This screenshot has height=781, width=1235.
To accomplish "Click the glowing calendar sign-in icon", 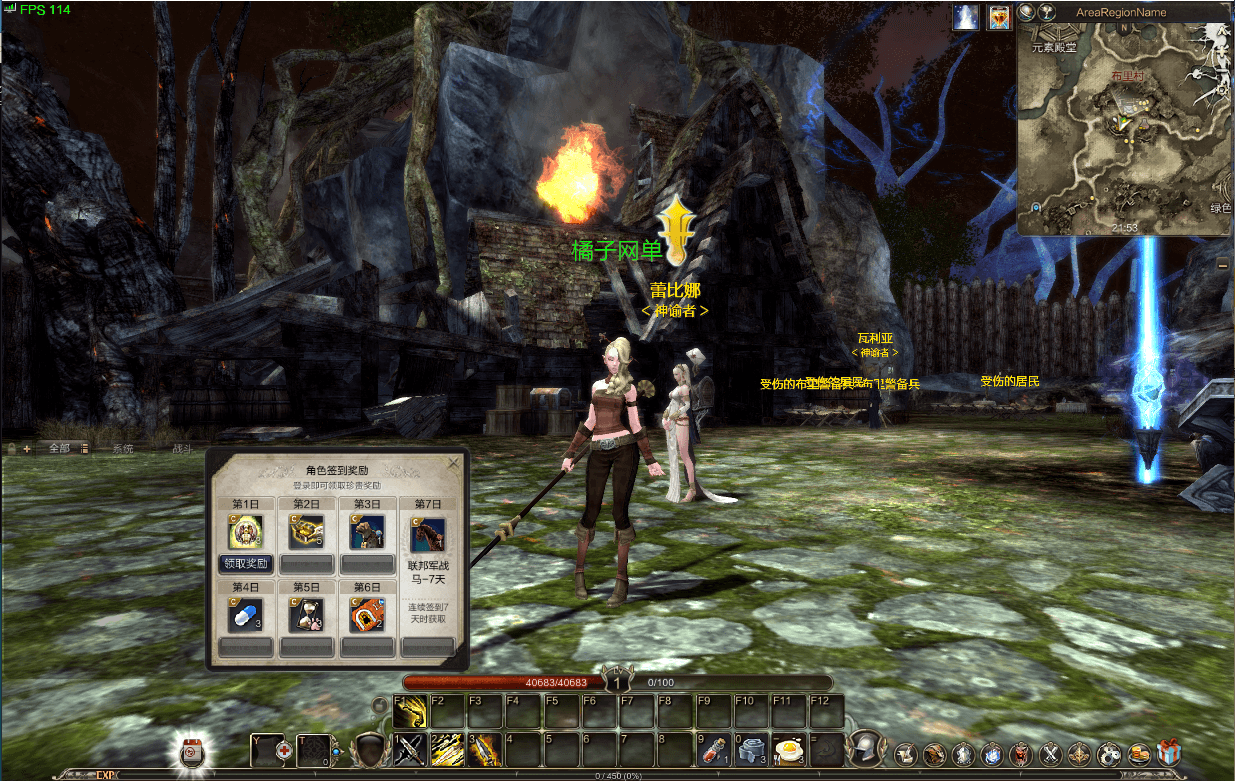I will (193, 750).
